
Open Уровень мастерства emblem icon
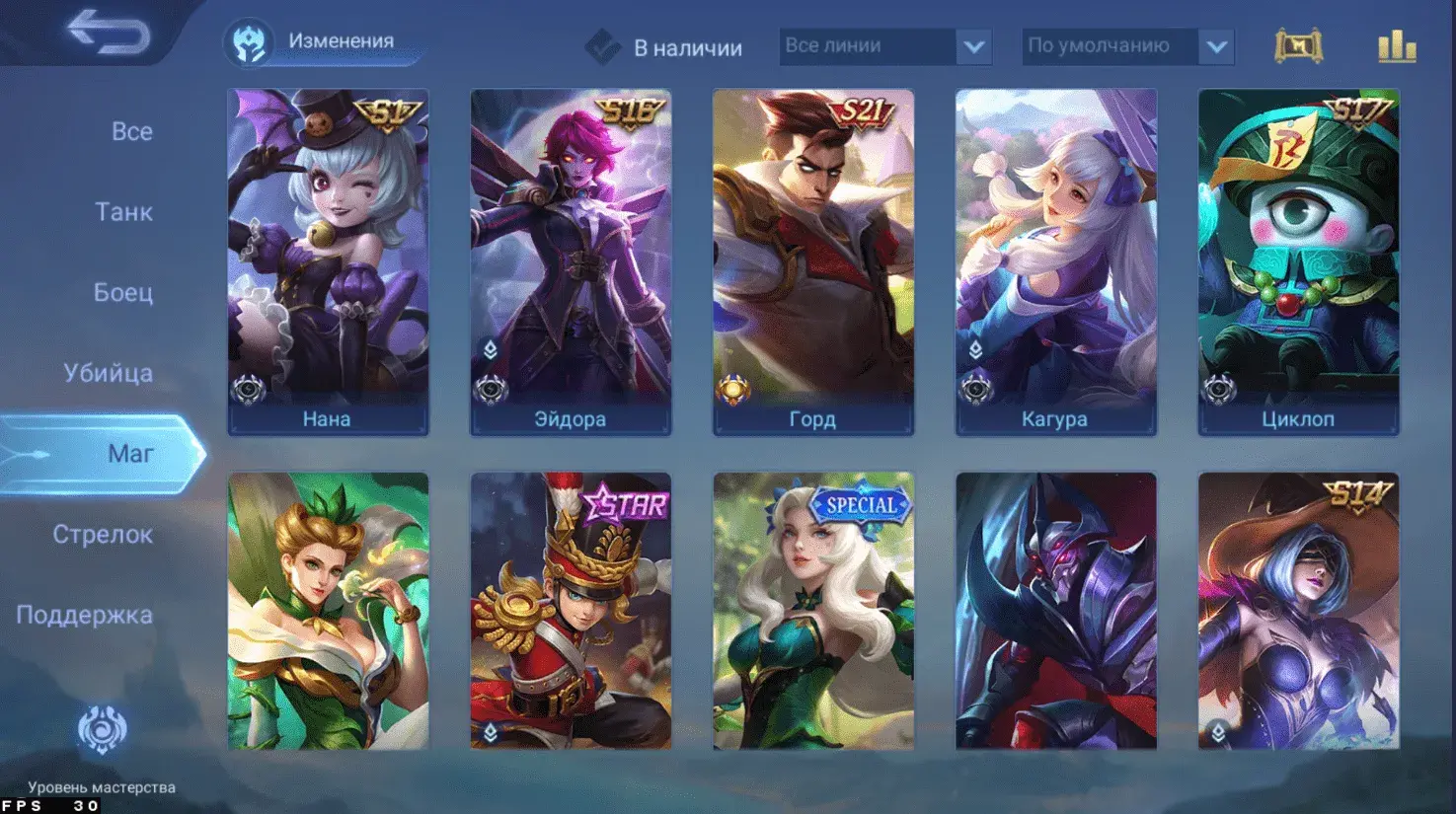(102, 731)
